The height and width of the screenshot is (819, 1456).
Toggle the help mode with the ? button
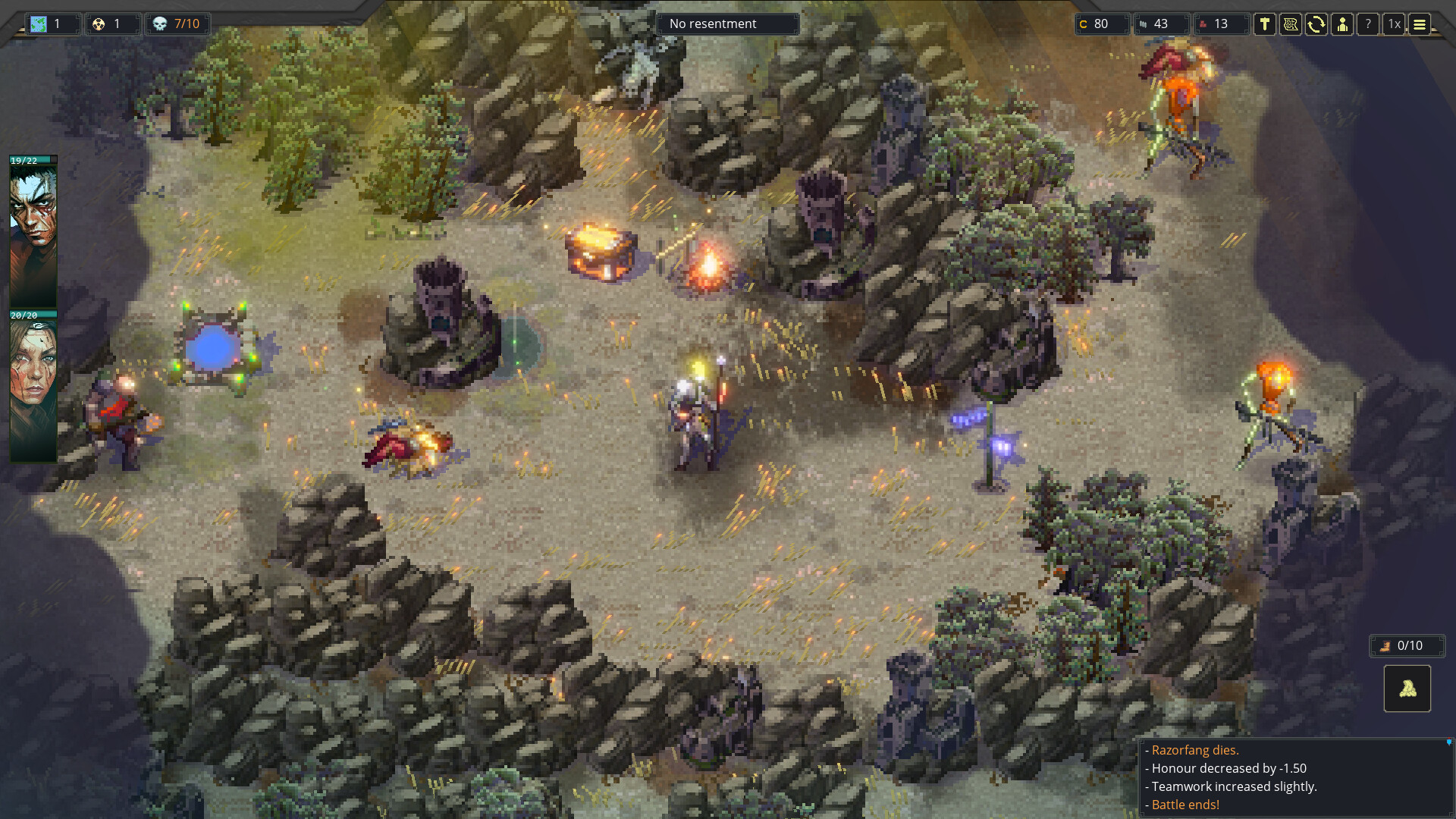click(1368, 24)
